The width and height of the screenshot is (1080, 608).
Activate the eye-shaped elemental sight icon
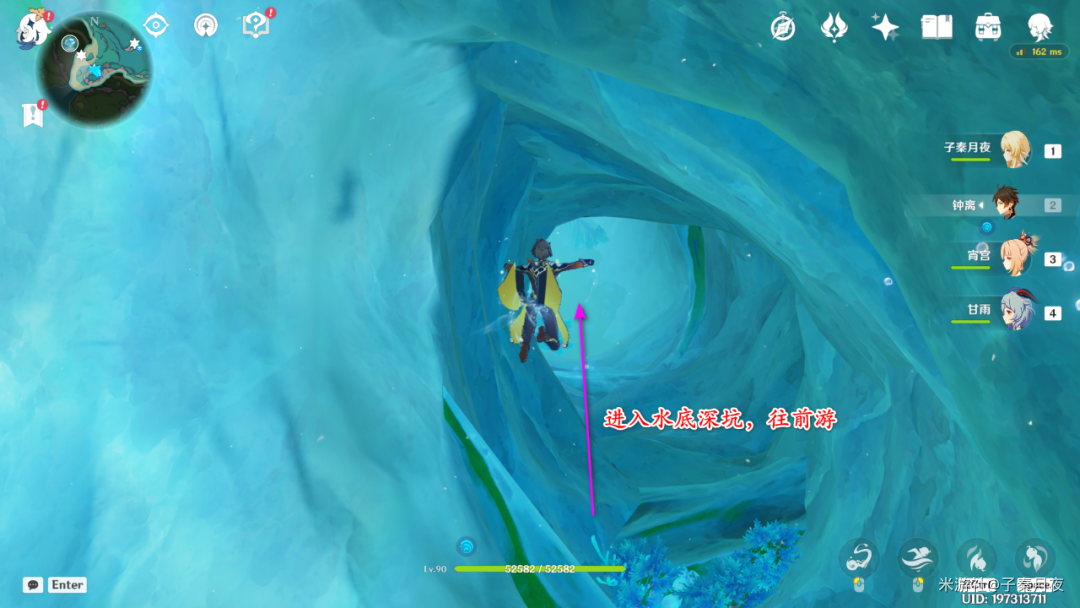coord(156,25)
